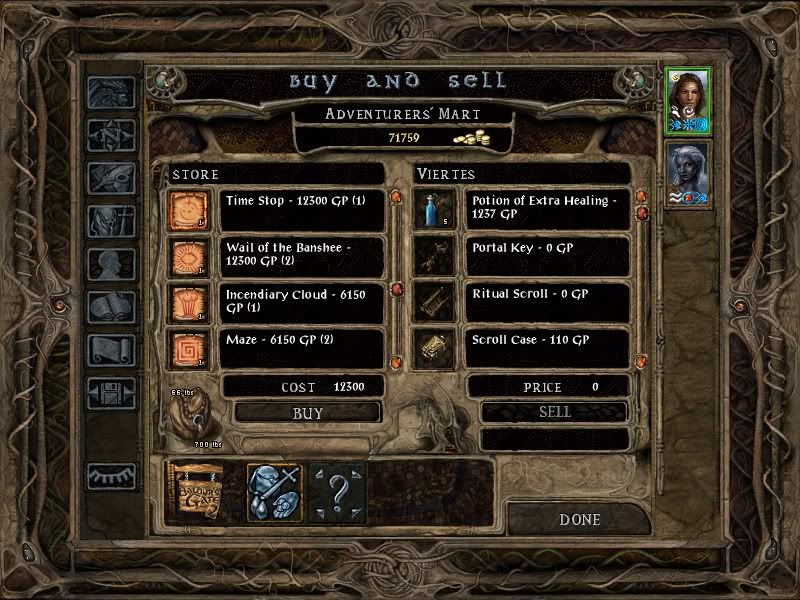The height and width of the screenshot is (600, 800).
Task: Select the Incendiary Cloud scroll
Action: (x=300, y=301)
